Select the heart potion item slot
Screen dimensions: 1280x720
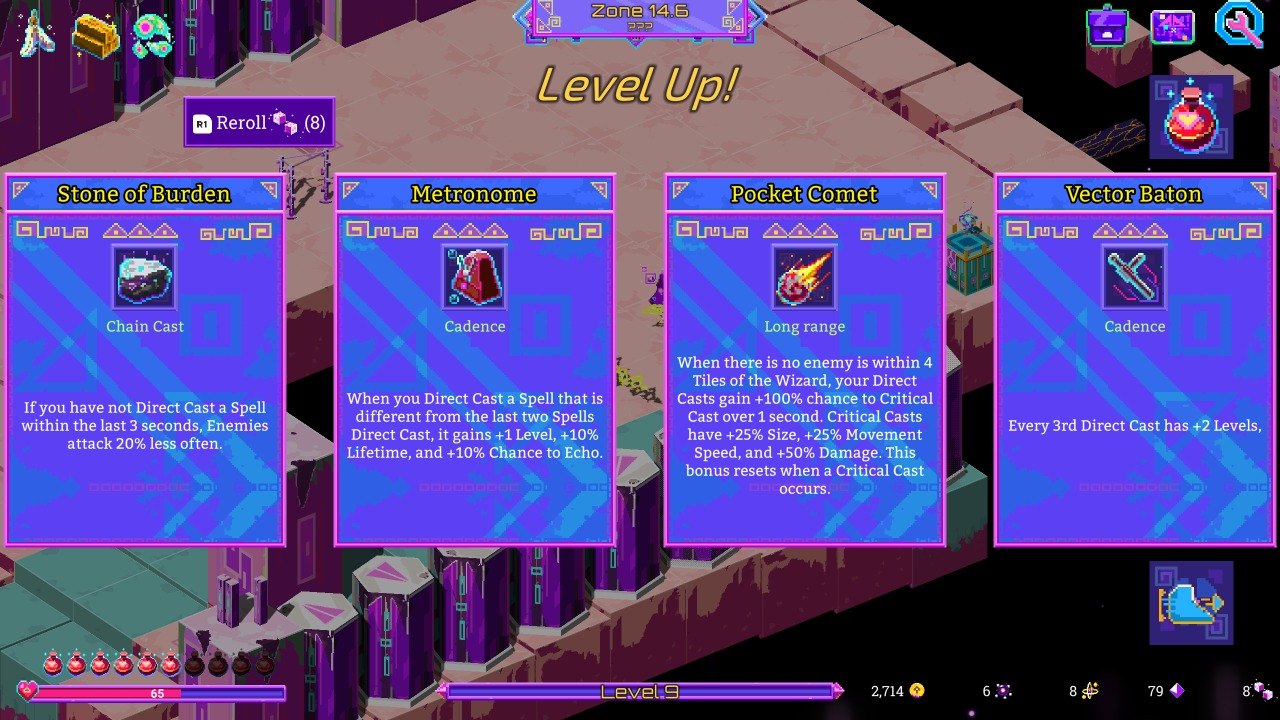coord(1191,117)
